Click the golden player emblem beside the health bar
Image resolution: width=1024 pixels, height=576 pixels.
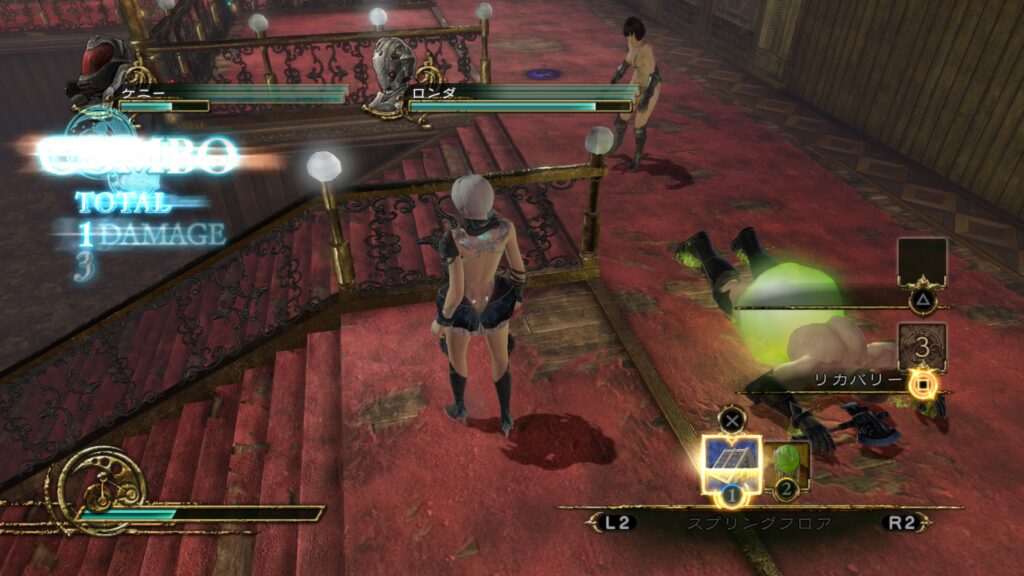pos(101,488)
